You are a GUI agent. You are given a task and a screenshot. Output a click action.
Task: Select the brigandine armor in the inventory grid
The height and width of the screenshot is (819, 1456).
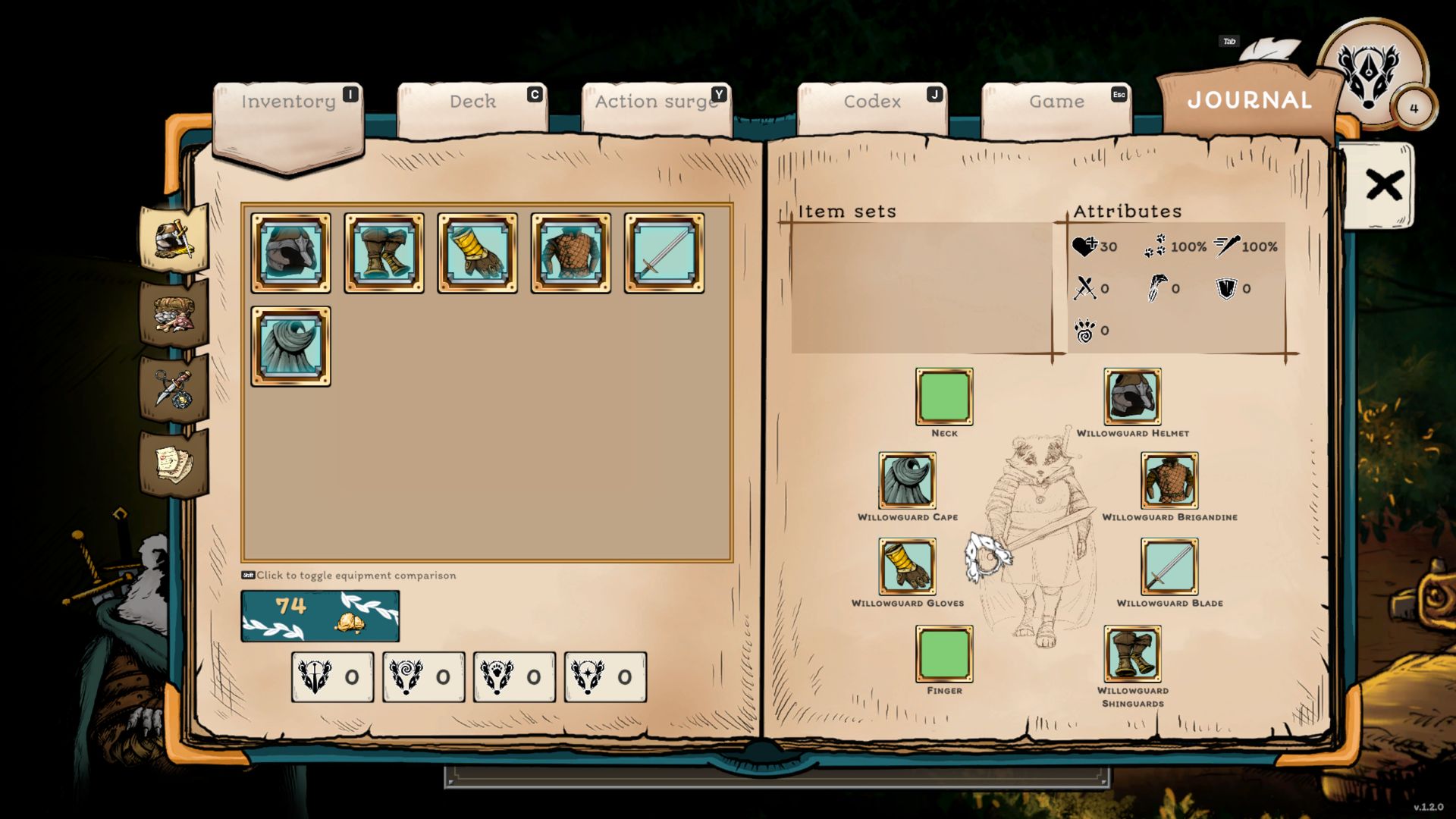tap(571, 253)
